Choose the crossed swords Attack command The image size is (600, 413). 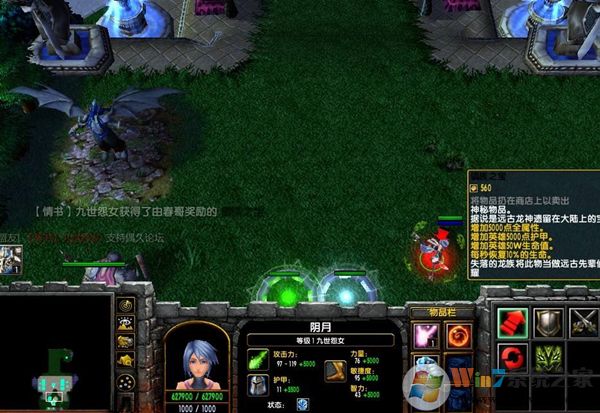tap(584, 321)
